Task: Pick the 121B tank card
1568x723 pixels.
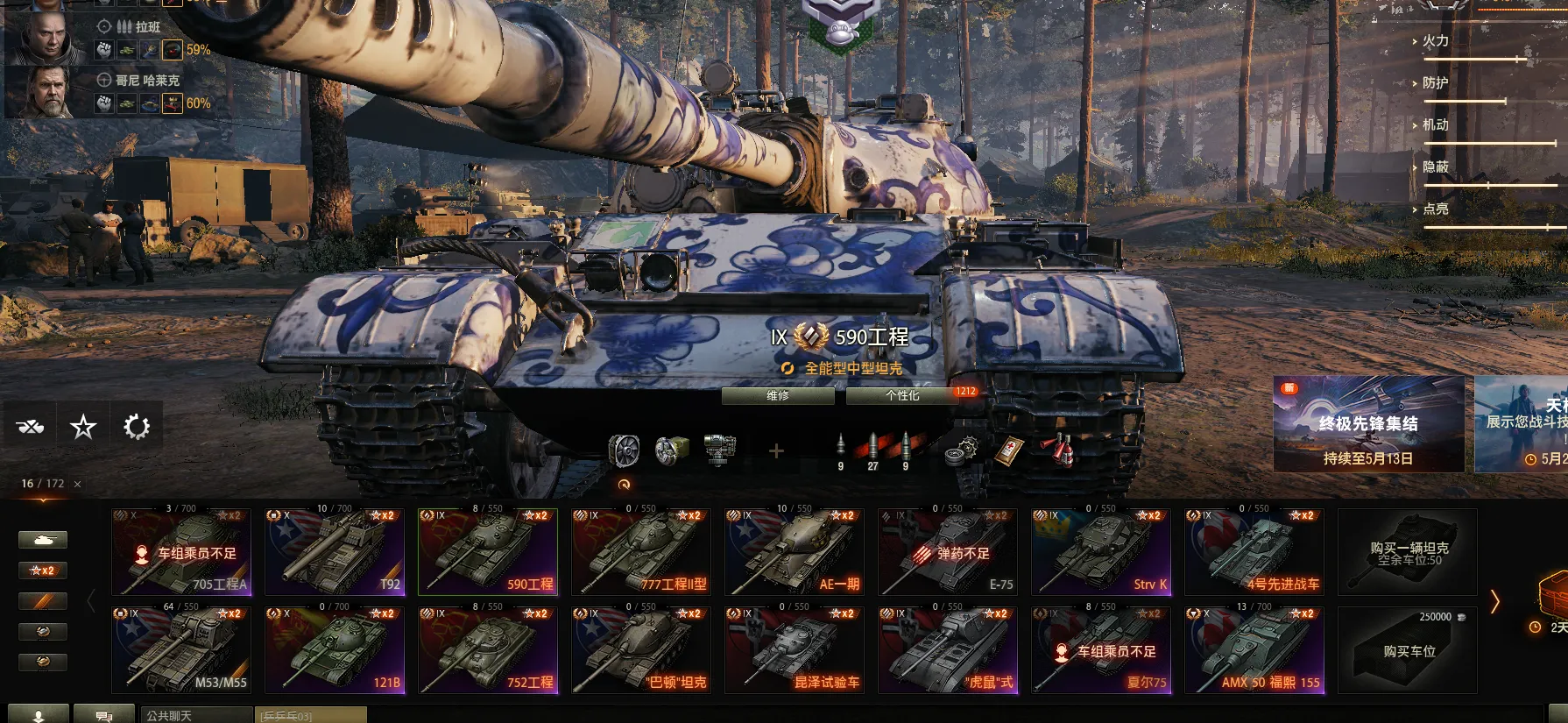Action: click(335, 651)
